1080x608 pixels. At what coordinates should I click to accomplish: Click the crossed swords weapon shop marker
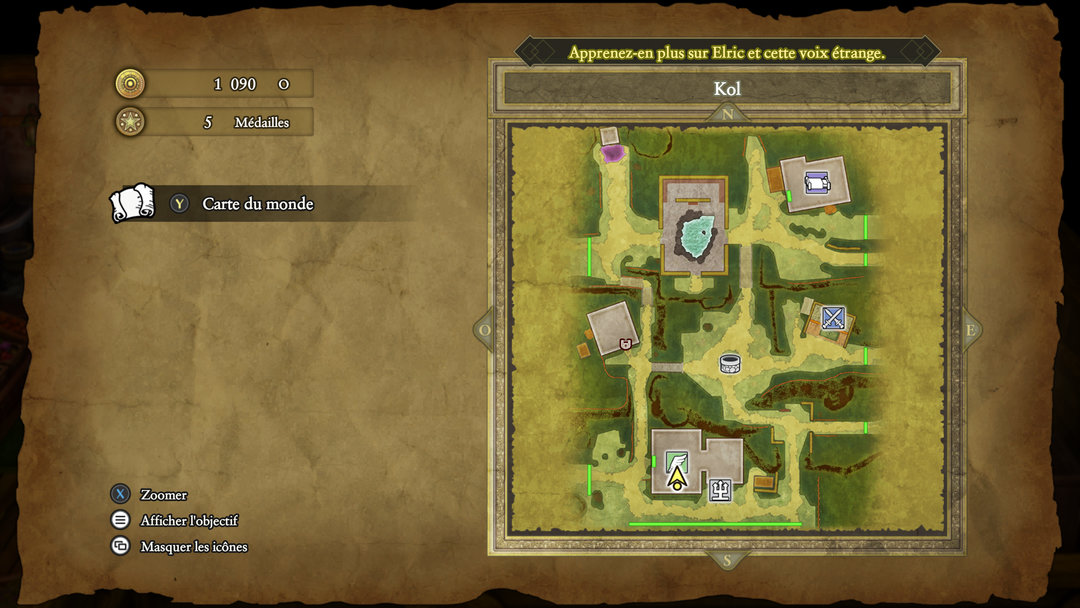pos(833,318)
